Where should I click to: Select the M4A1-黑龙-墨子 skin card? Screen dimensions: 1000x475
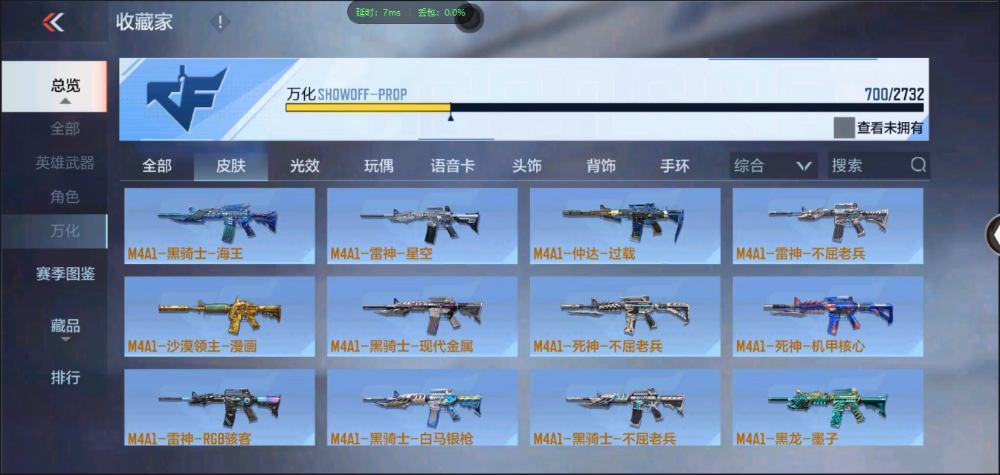coord(828,407)
